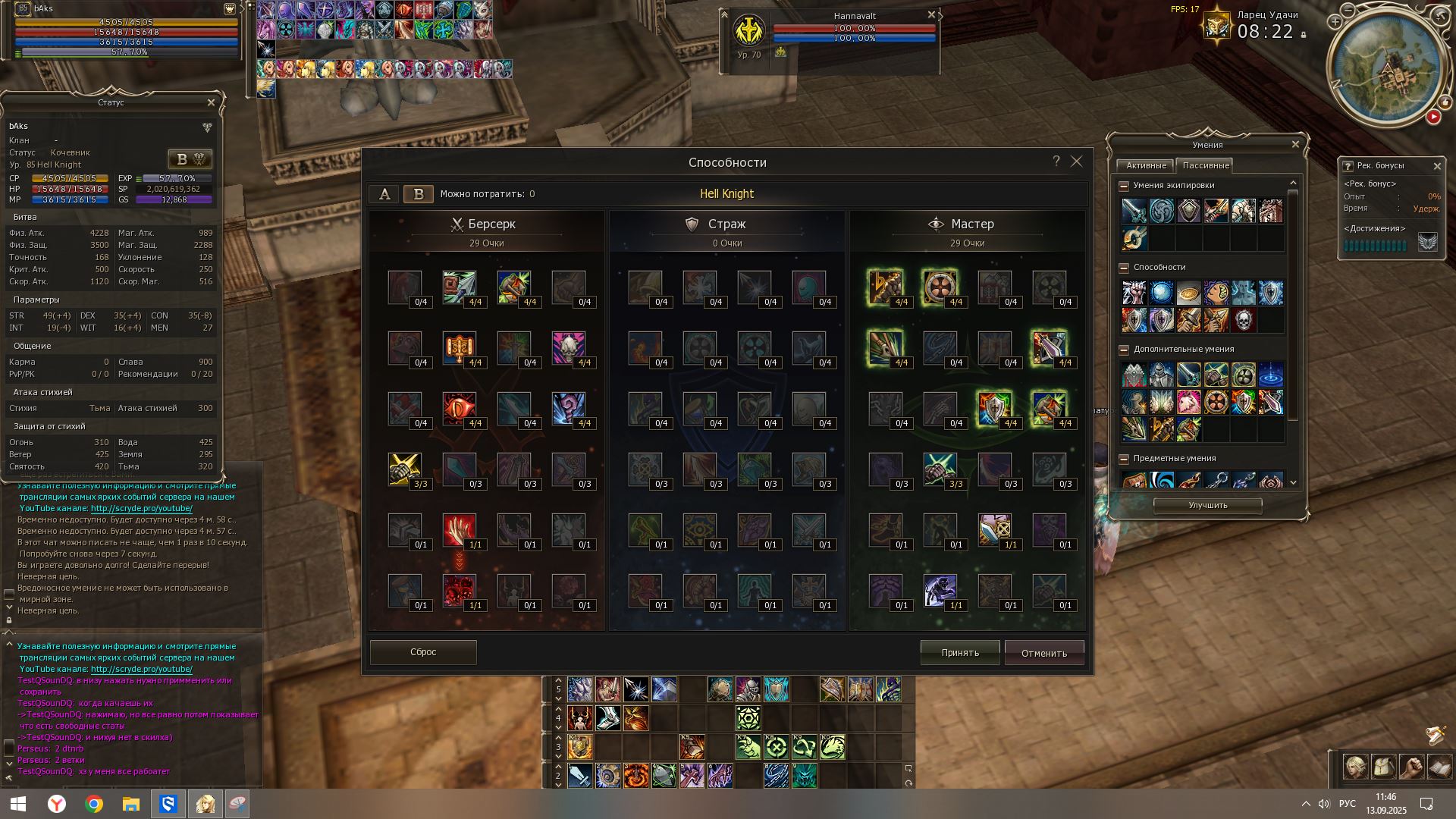Click the Сброс reset button
This screenshot has height=819, width=1456.
[x=423, y=652]
